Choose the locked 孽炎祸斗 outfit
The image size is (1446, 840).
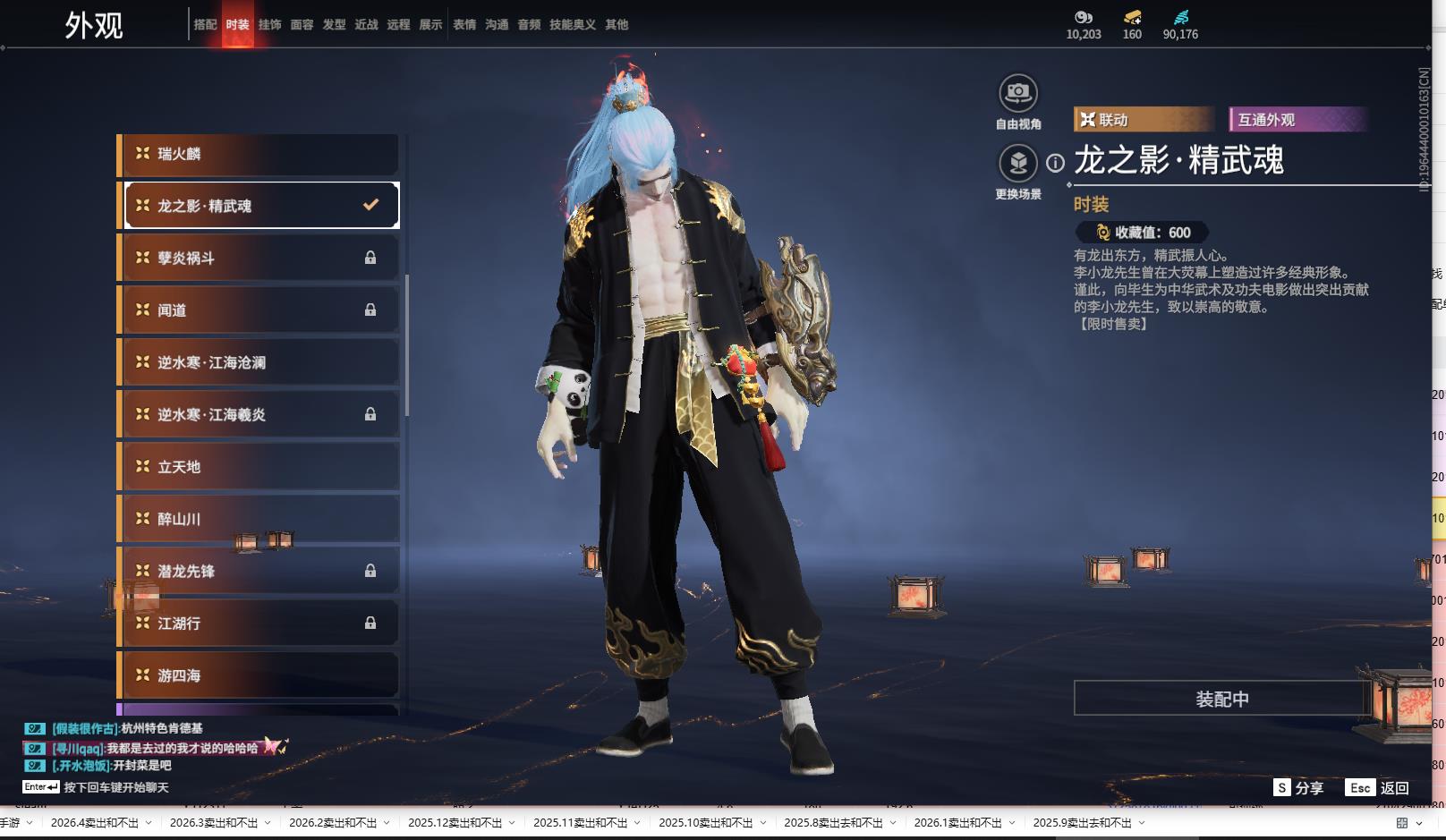[259, 258]
